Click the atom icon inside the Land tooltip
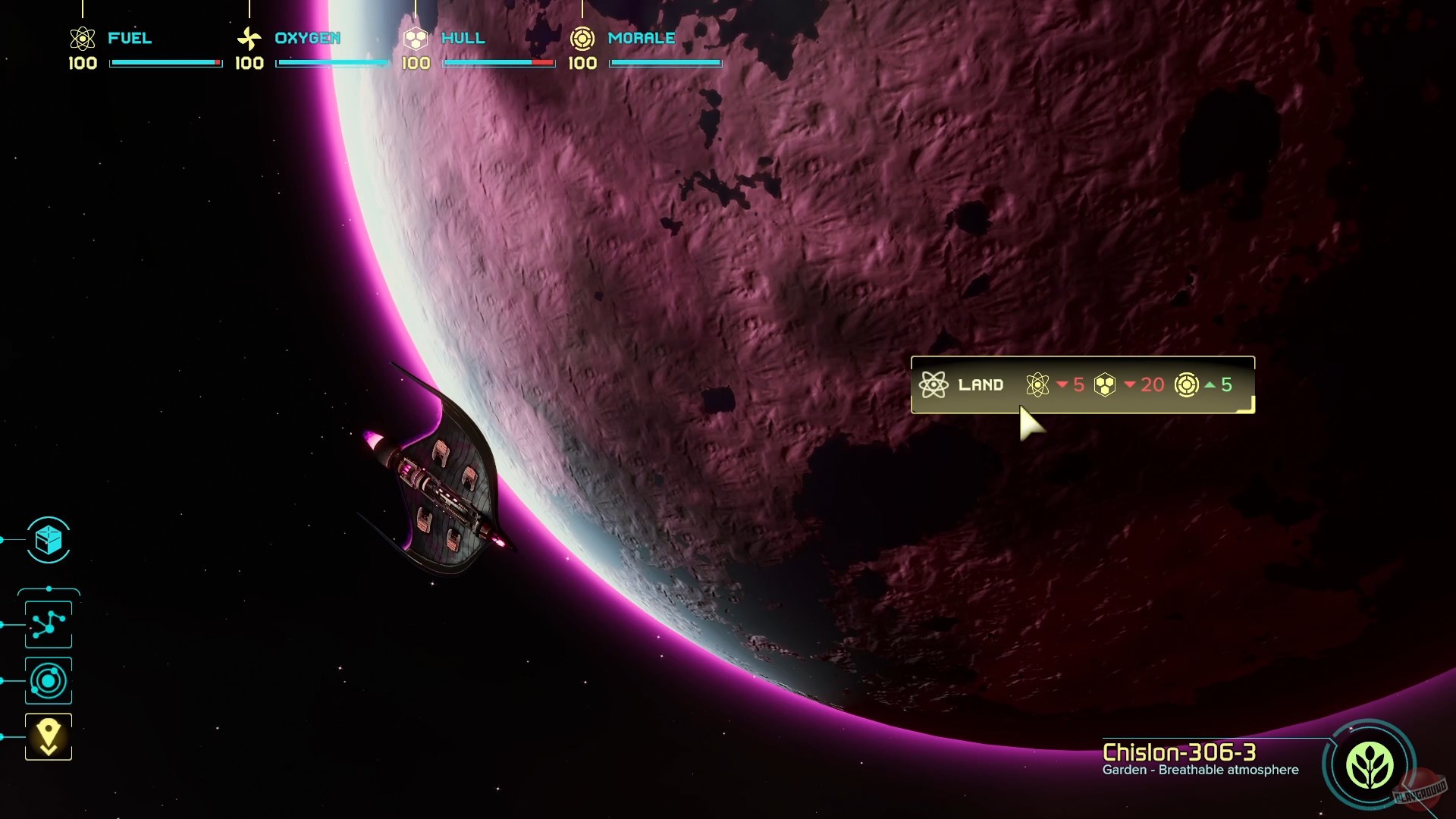 tap(1037, 384)
